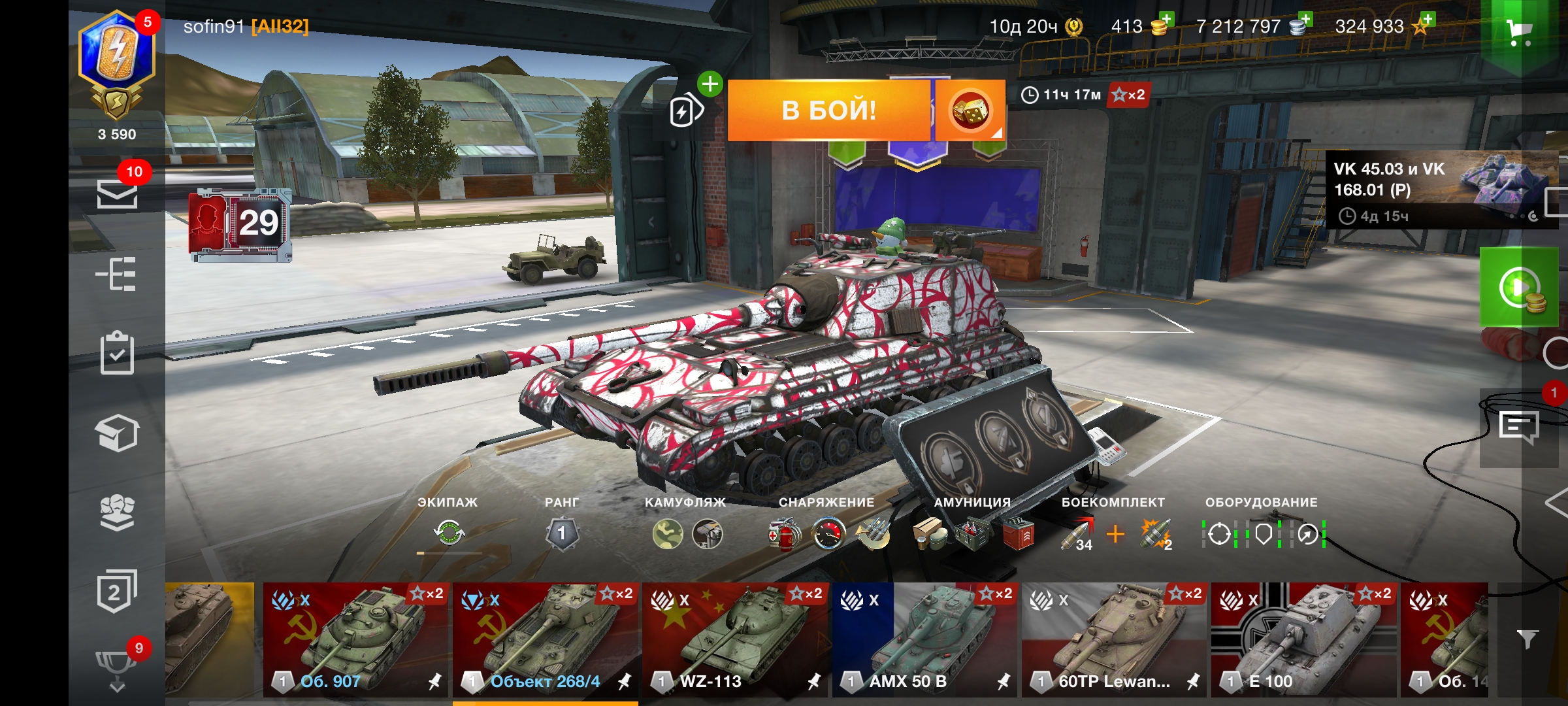Watch ad for gold reward
This screenshot has width=1568, height=706.
[x=1519, y=288]
